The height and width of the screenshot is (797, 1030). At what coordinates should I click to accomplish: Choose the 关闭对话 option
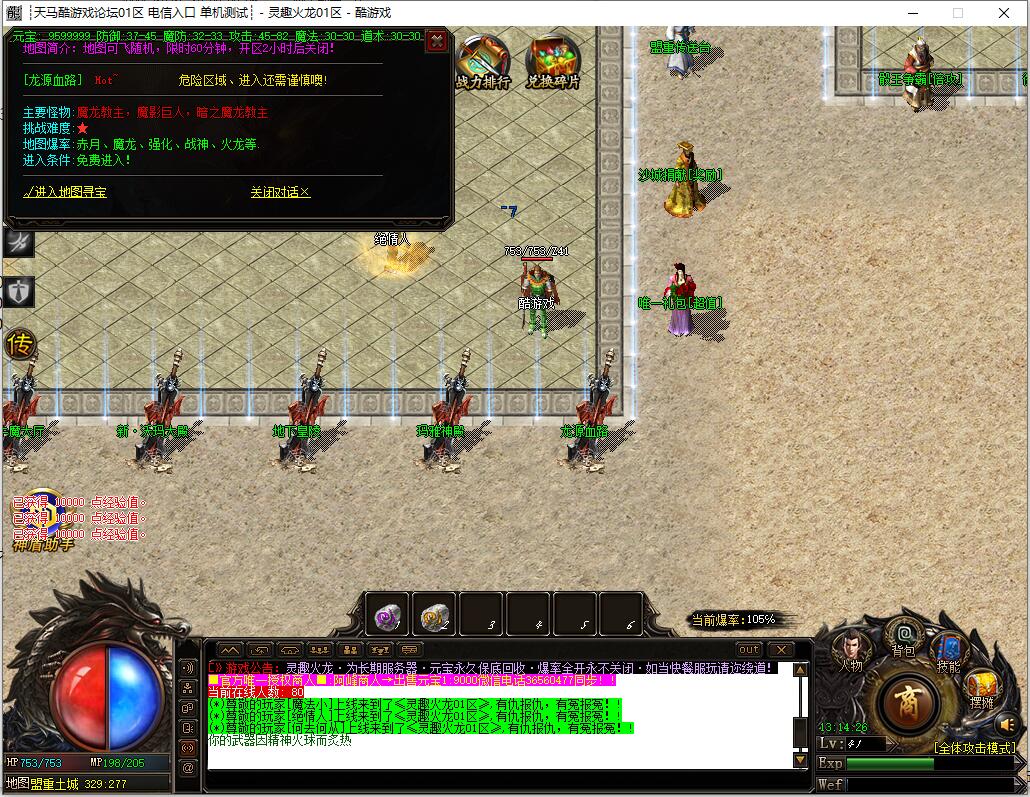pos(280,192)
